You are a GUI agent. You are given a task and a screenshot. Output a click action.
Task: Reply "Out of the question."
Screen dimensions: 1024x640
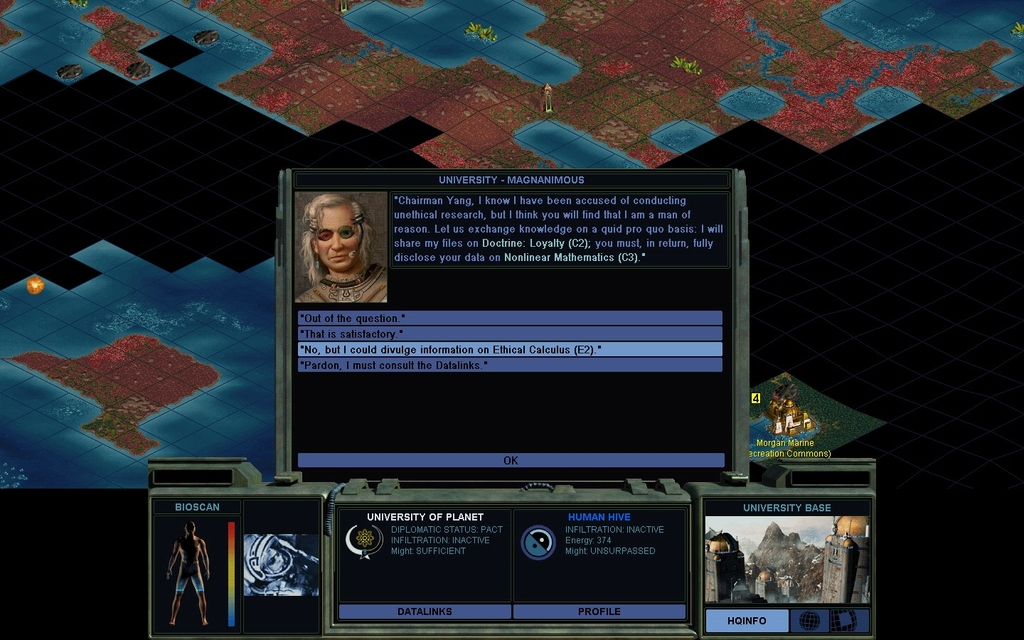(x=510, y=318)
